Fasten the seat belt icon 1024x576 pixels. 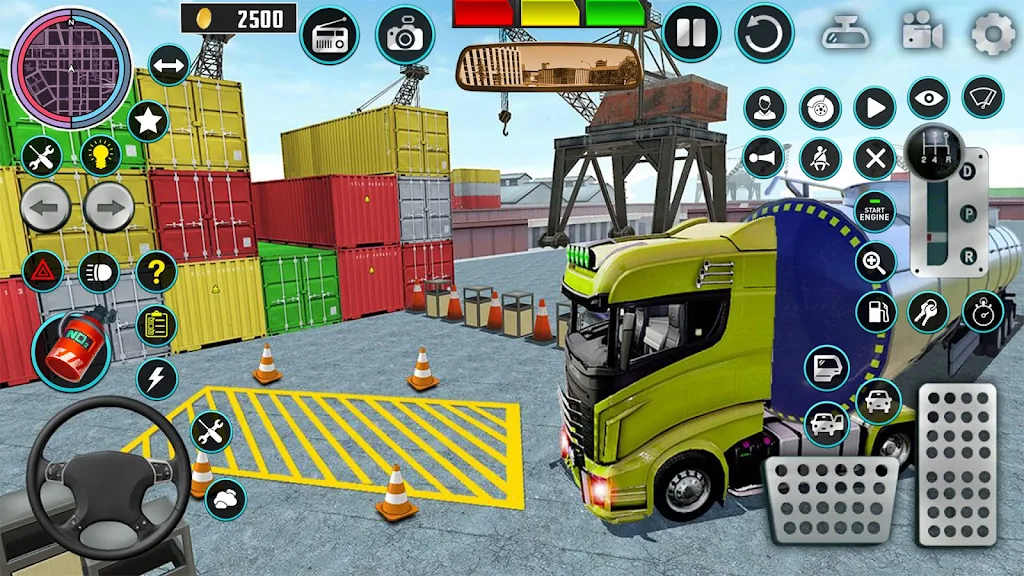click(x=820, y=158)
